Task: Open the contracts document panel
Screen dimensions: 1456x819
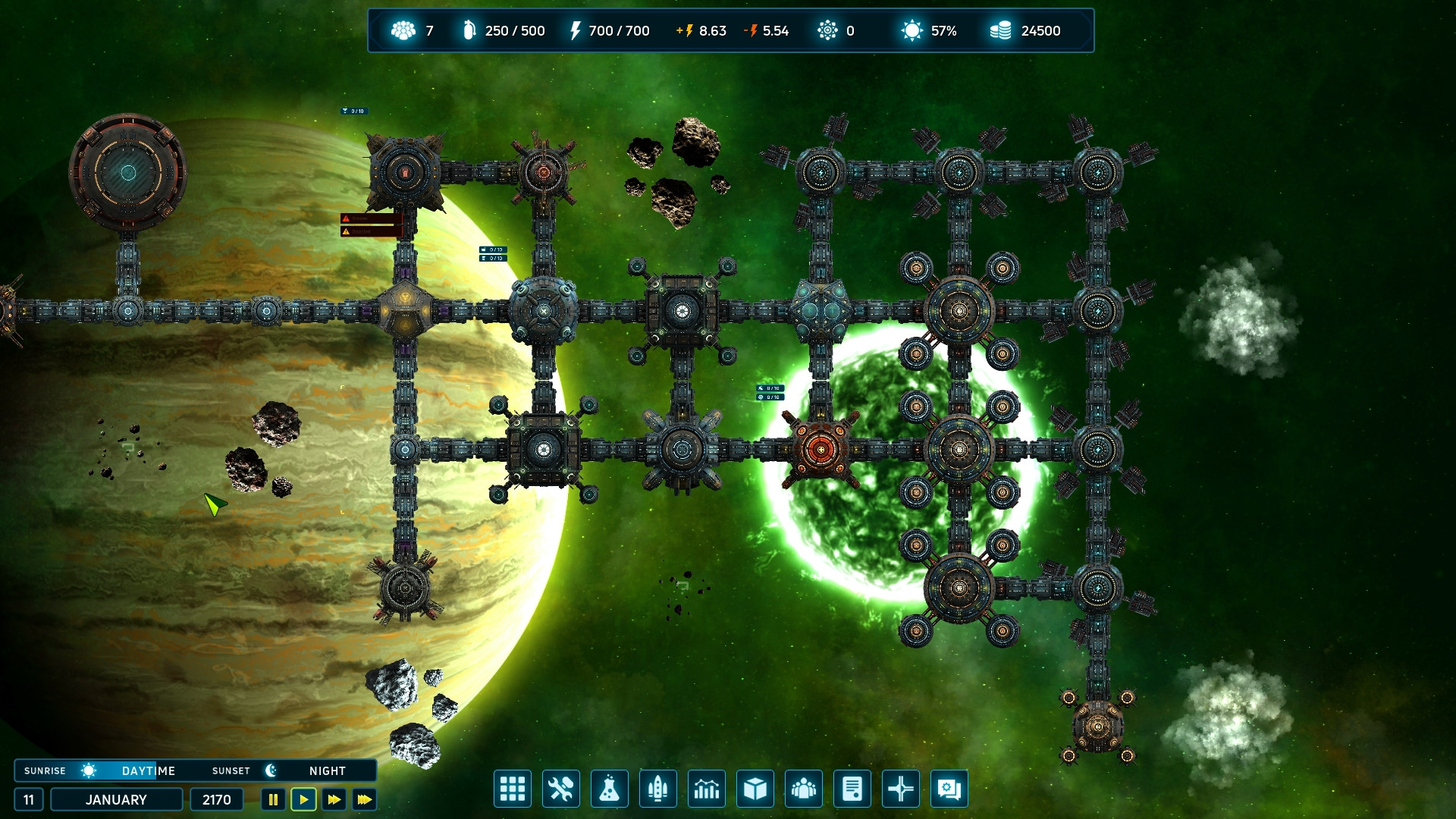Action: 852,789
